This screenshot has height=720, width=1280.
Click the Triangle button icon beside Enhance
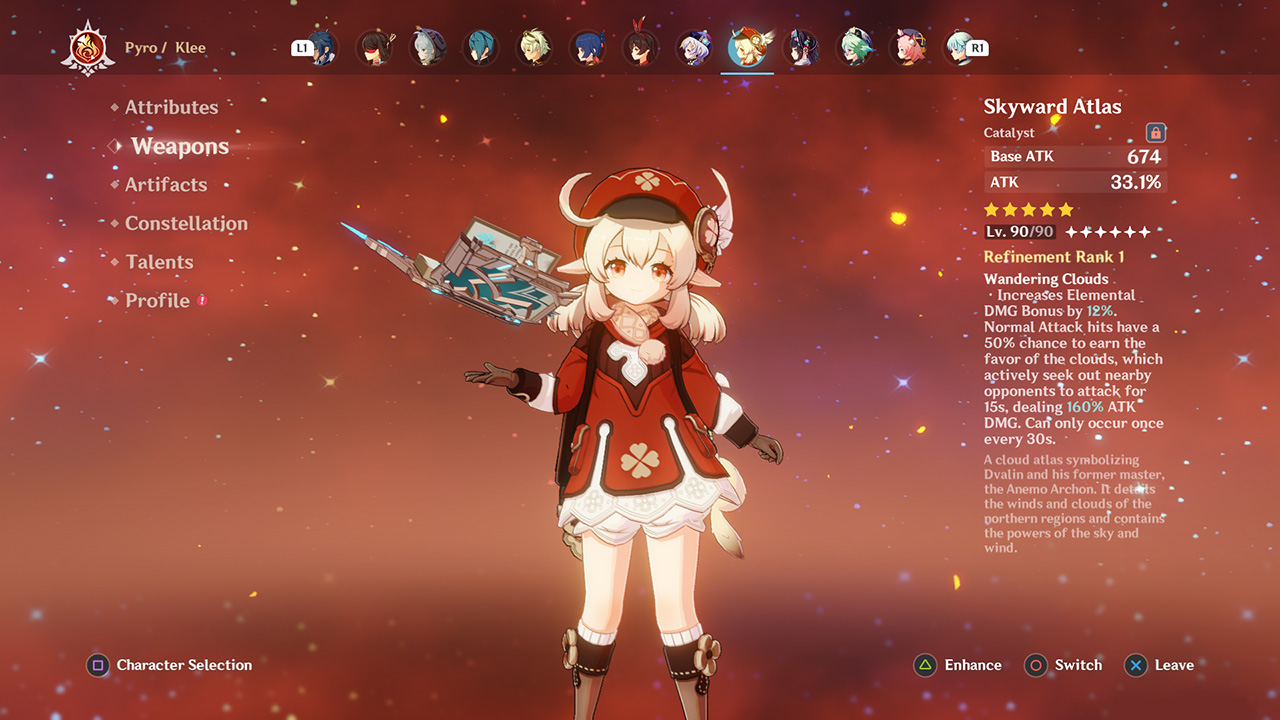click(x=925, y=665)
